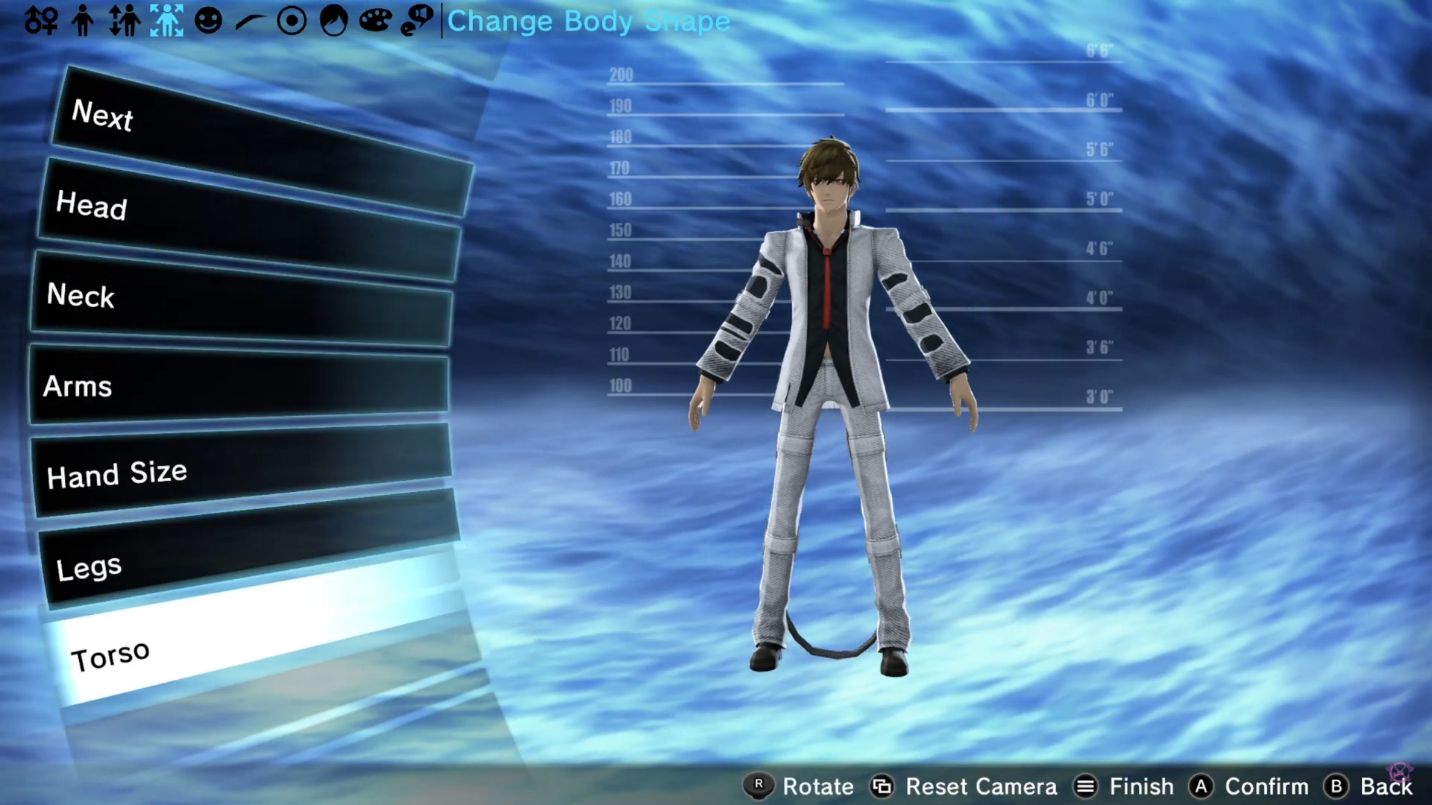Screen dimensions: 1432x805
Task: Switch to the voice speech bubble tab
Action: (x=416, y=21)
